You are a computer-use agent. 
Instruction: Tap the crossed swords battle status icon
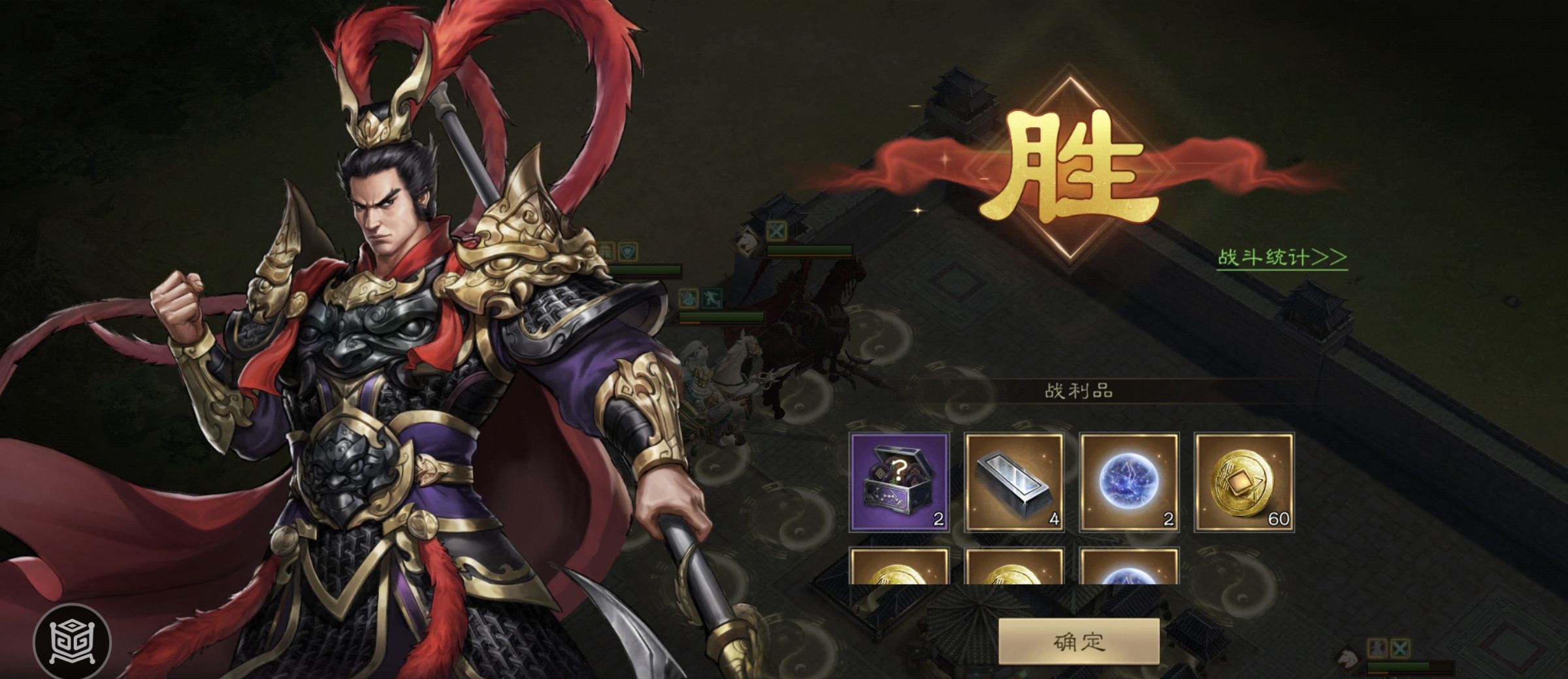(777, 232)
